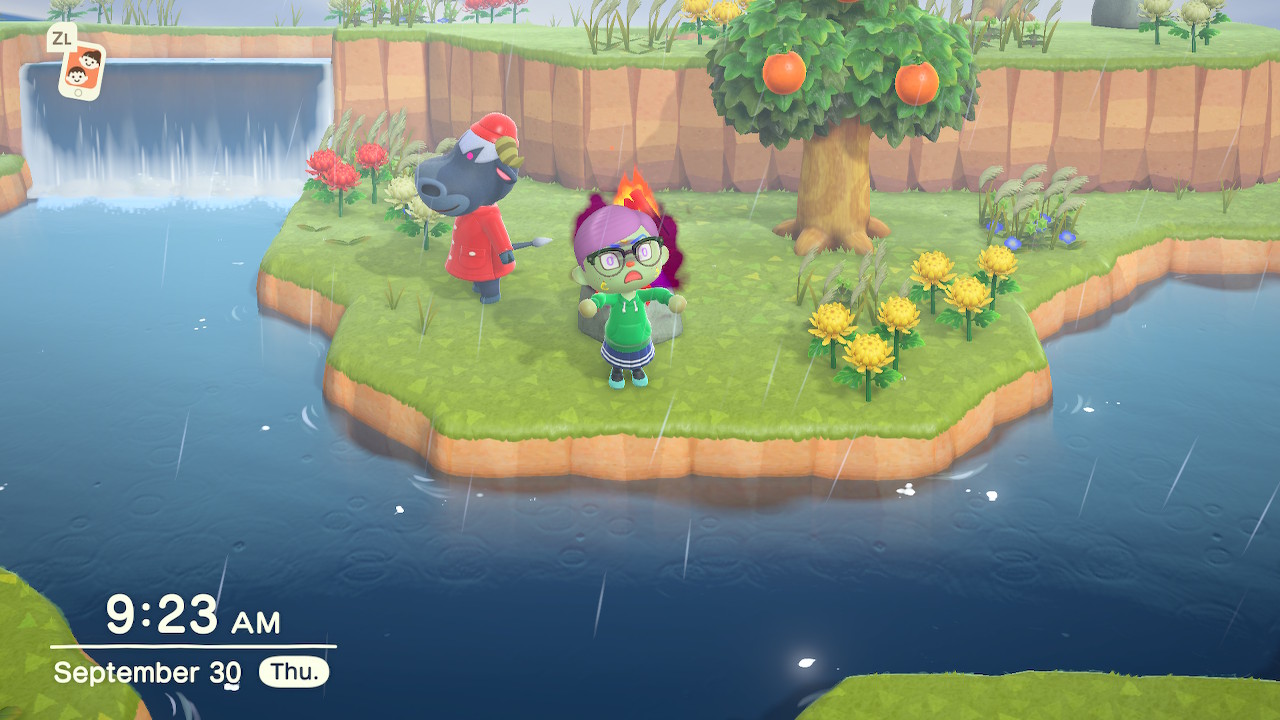Open the NookPhone icon
1280x720 pixels.
click(82, 69)
